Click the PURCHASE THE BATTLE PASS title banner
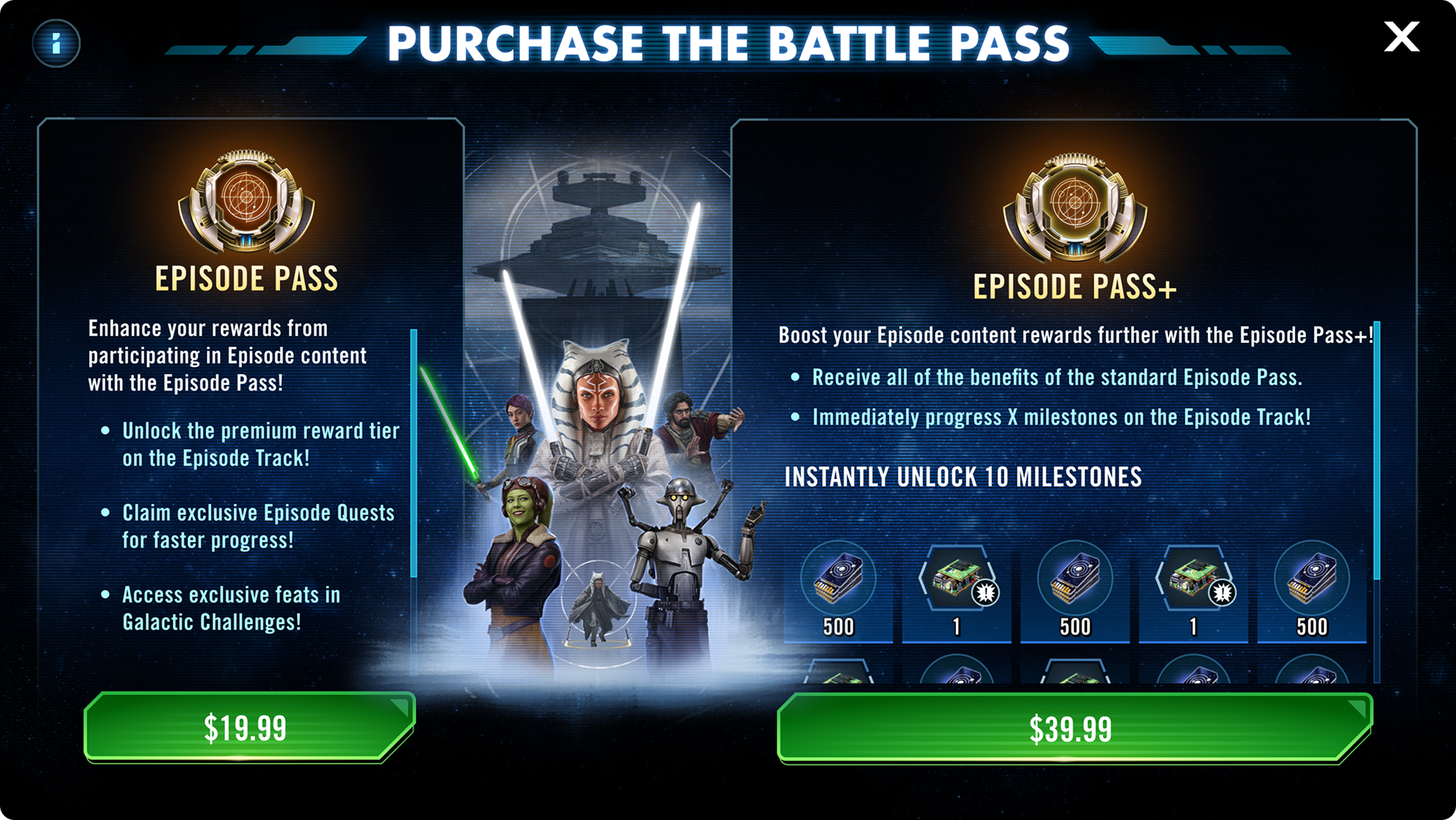This screenshot has width=1456, height=820. click(728, 42)
